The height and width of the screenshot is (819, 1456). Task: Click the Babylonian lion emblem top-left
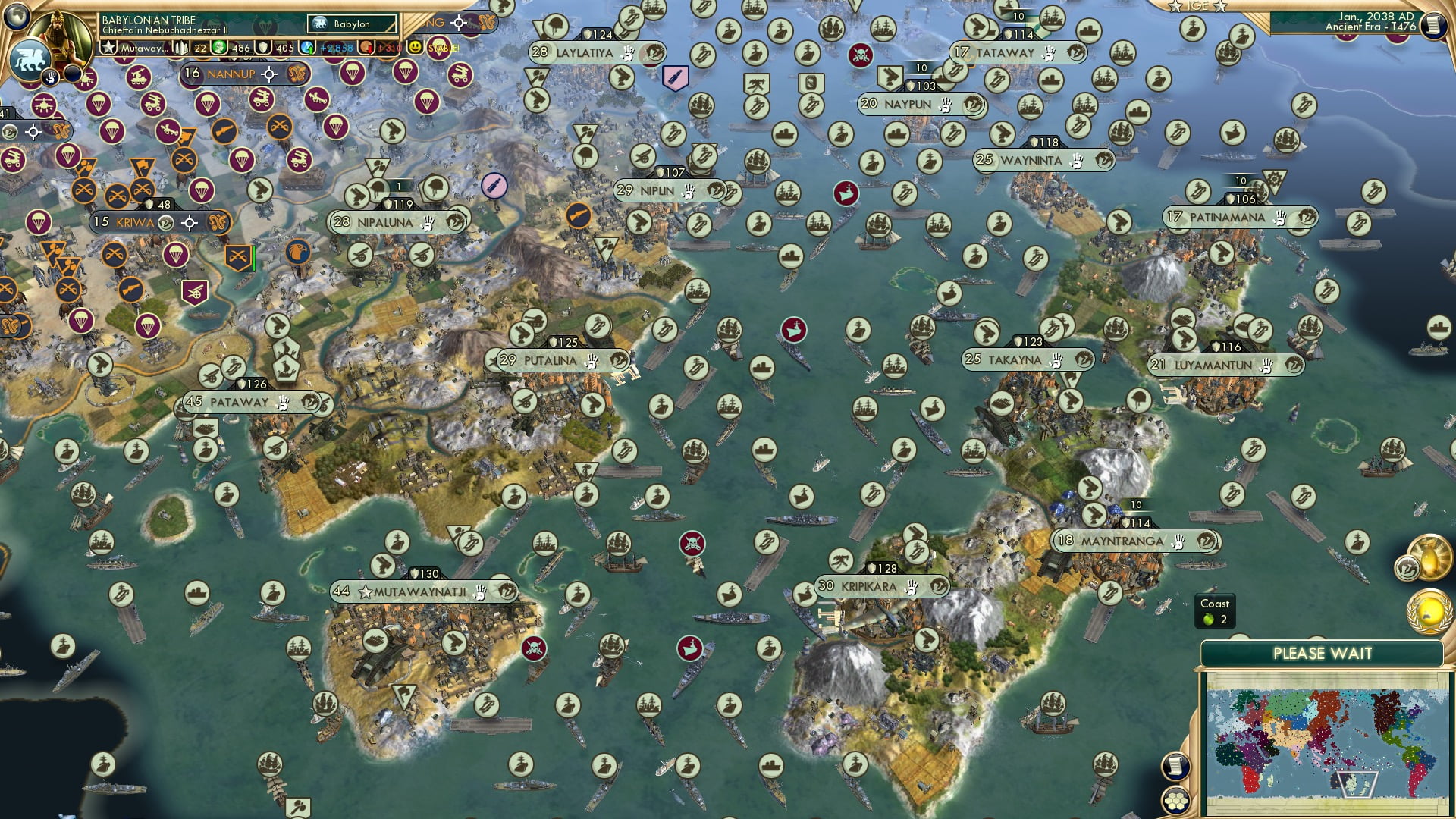32,59
